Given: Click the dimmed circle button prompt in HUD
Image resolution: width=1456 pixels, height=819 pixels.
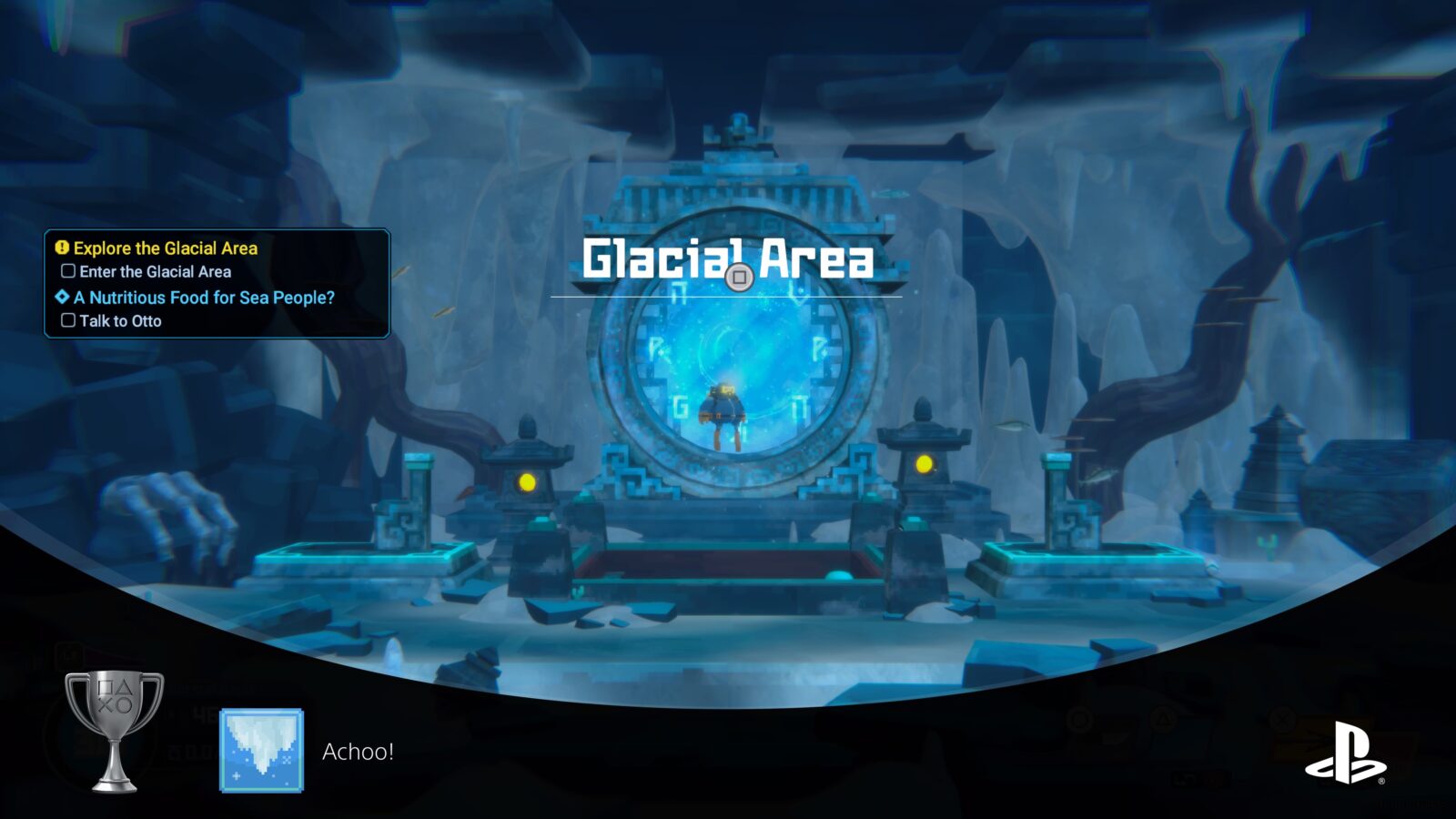Looking at the screenshot, I should (1079, 718).
